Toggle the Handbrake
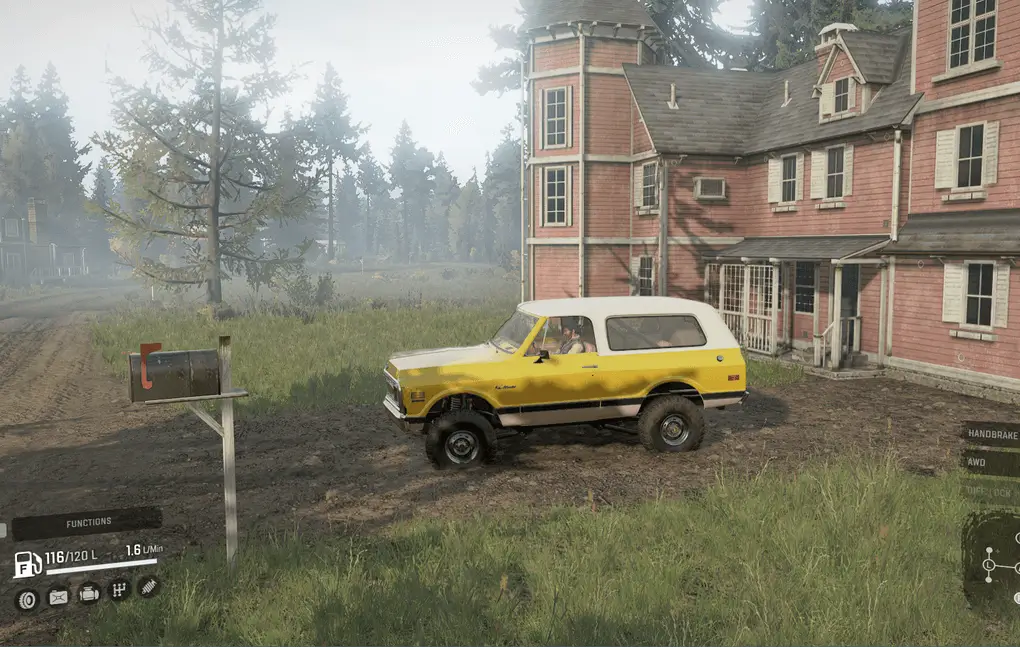The height and width of the screenshot is (647, 1020). [x=989, y=434]
